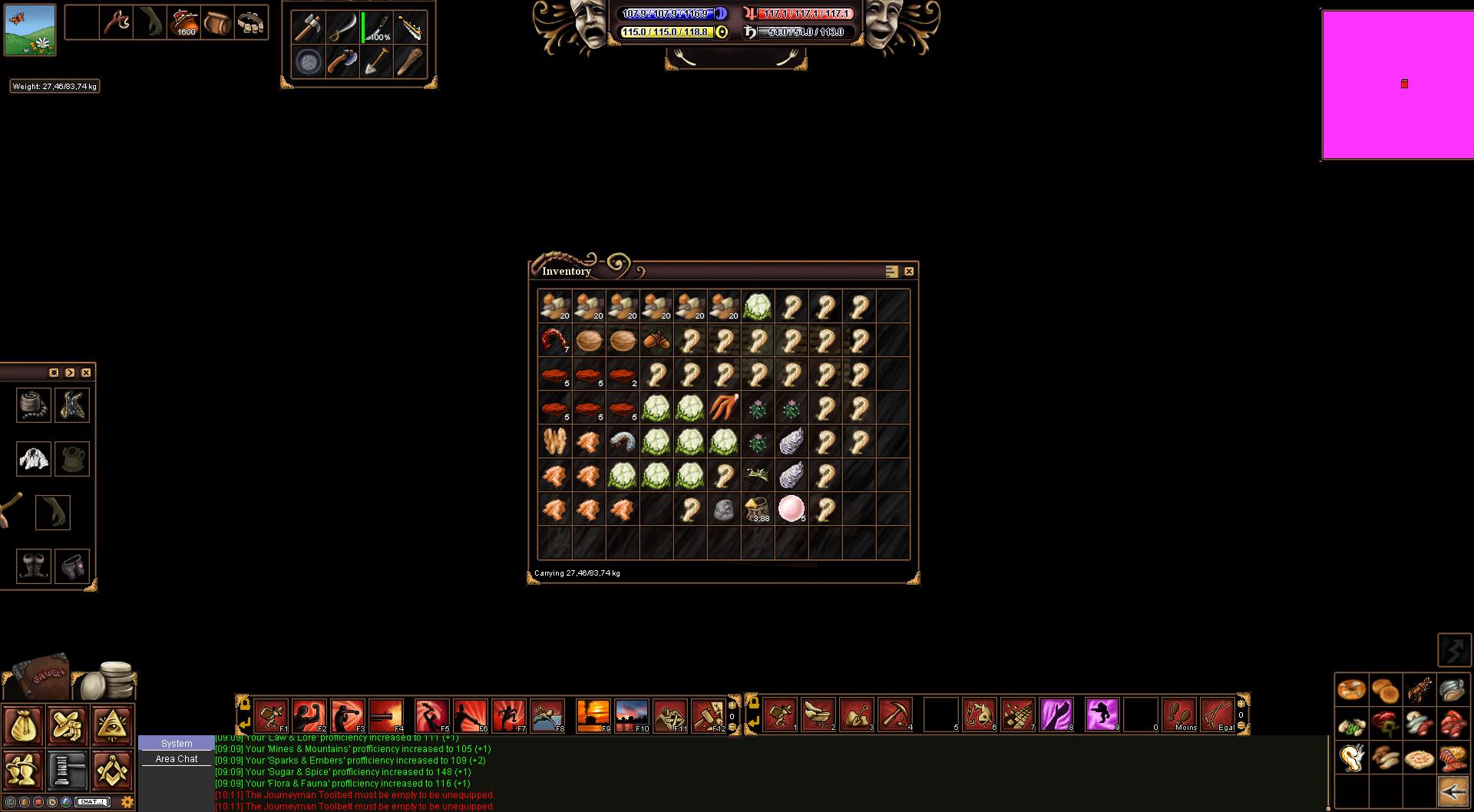Choose the shovel in the toolbelt

(x=376, y=61)
